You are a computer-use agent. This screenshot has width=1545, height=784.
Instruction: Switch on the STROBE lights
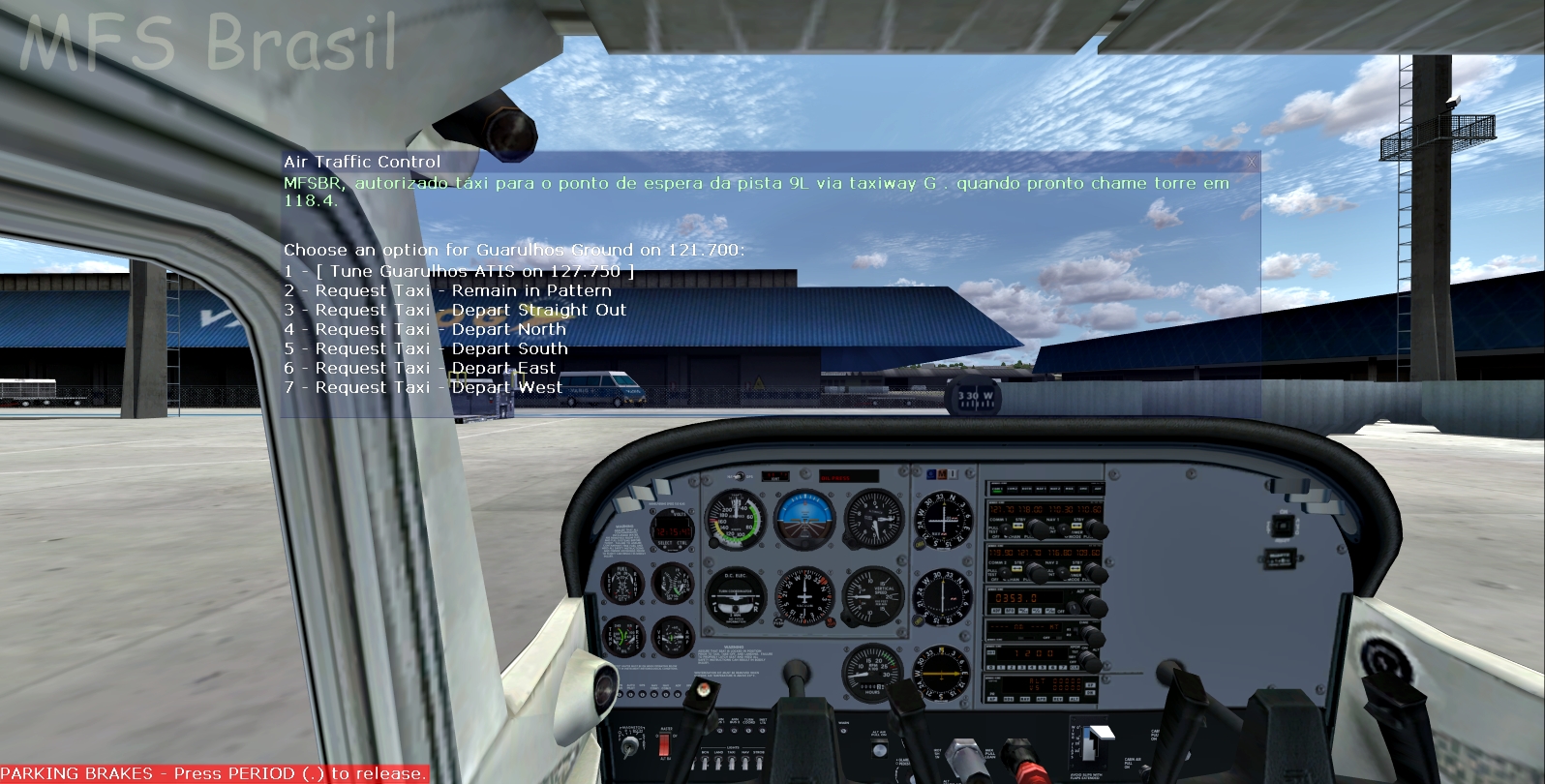click(759, 762)
